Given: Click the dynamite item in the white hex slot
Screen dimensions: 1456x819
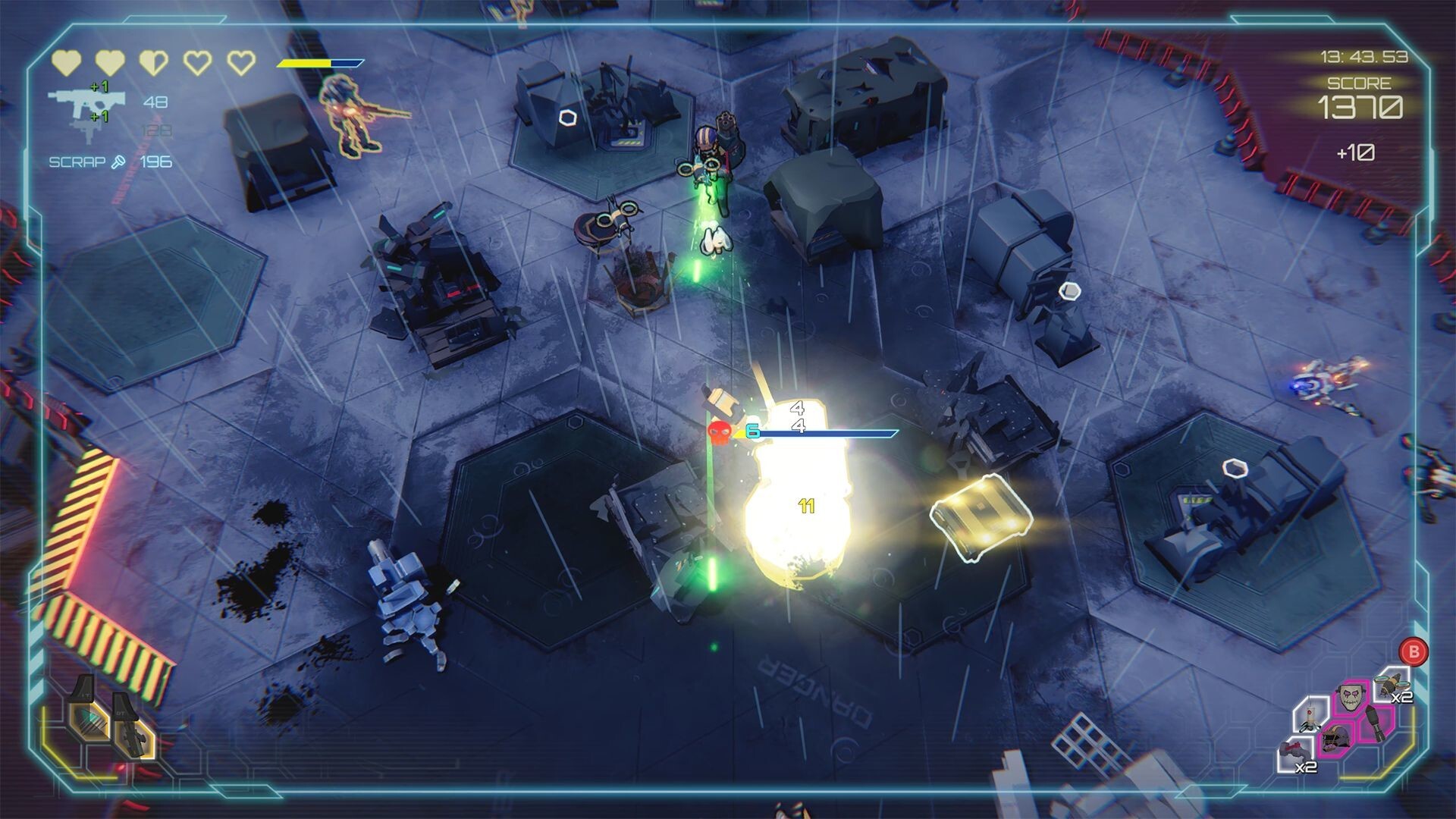Looking at the screenshot, I should pyautogui.click(x=1310, y=717).
